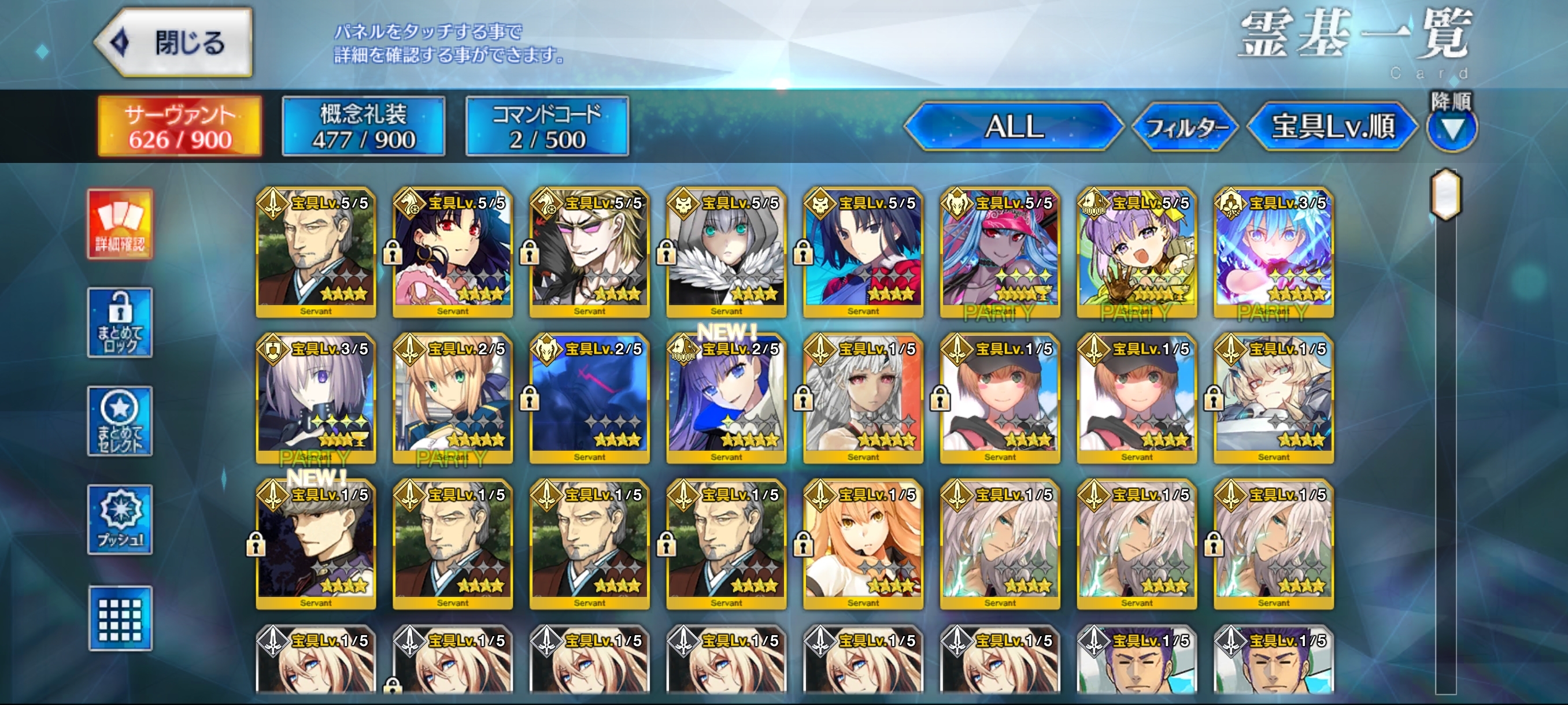
Task: Switch the grid view layout icon
Action: 120,618
